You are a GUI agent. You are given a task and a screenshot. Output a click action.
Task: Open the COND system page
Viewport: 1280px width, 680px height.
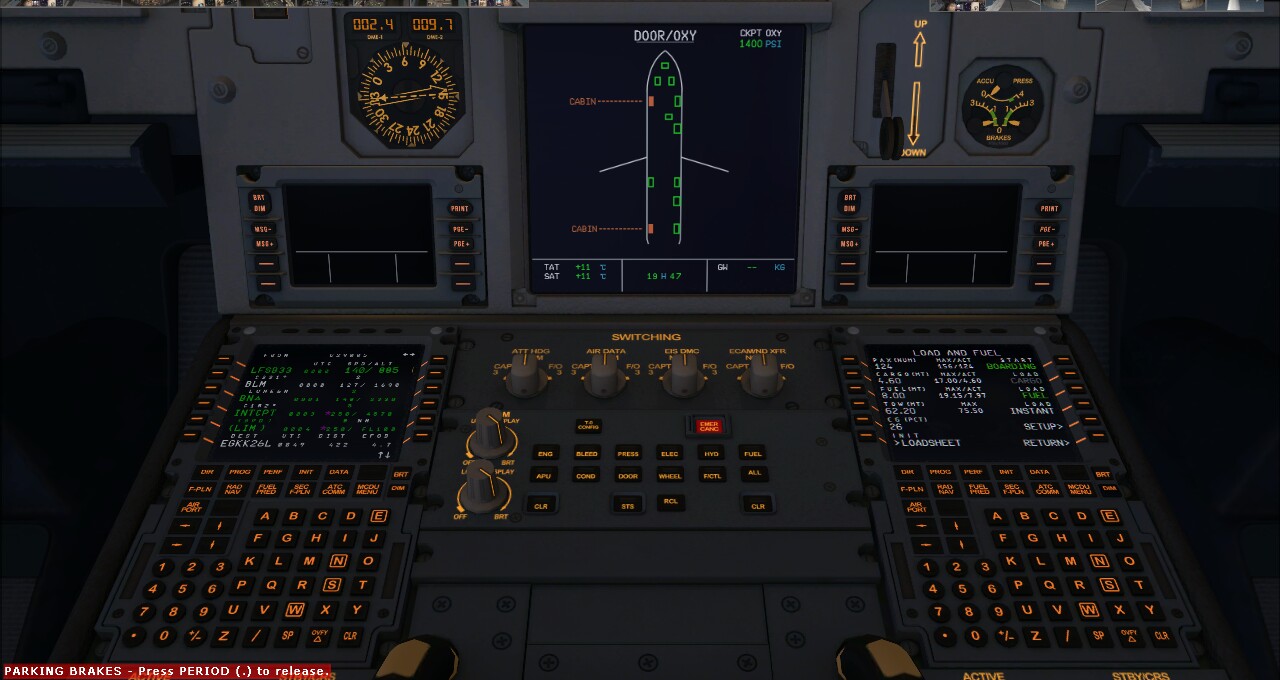(587, 476)
